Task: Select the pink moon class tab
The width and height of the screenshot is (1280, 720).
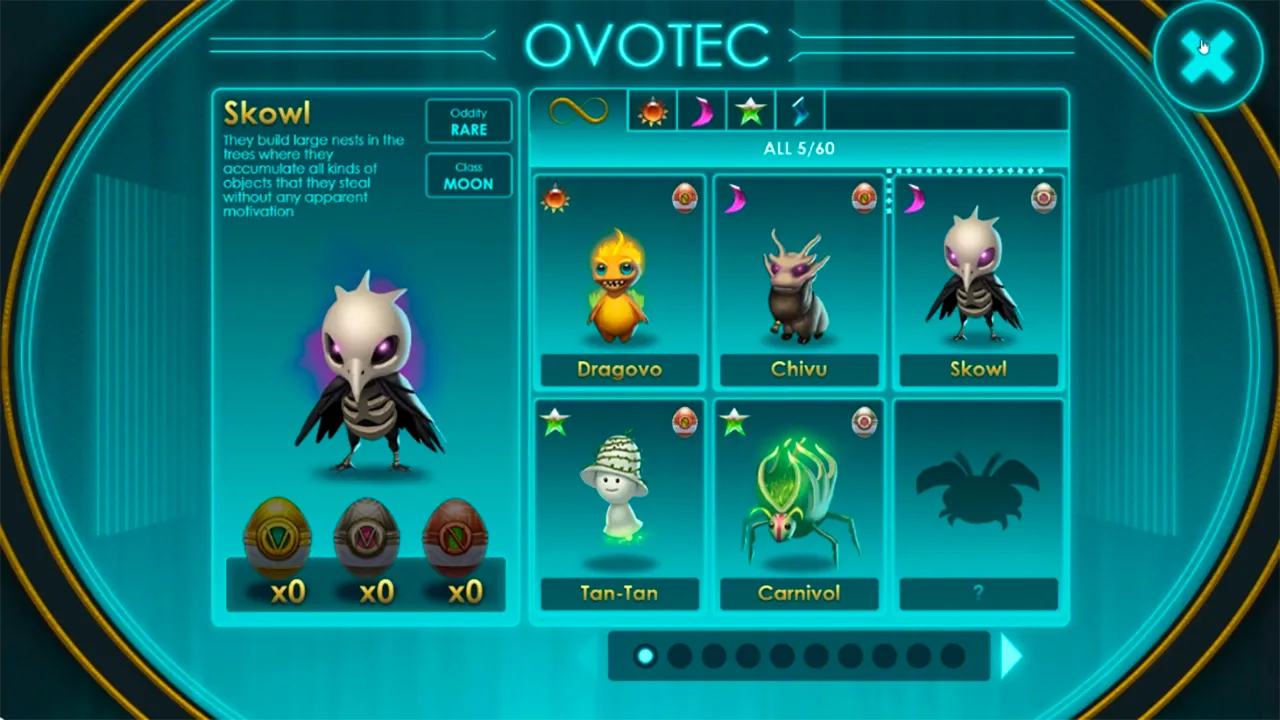Action: point(701,111)
